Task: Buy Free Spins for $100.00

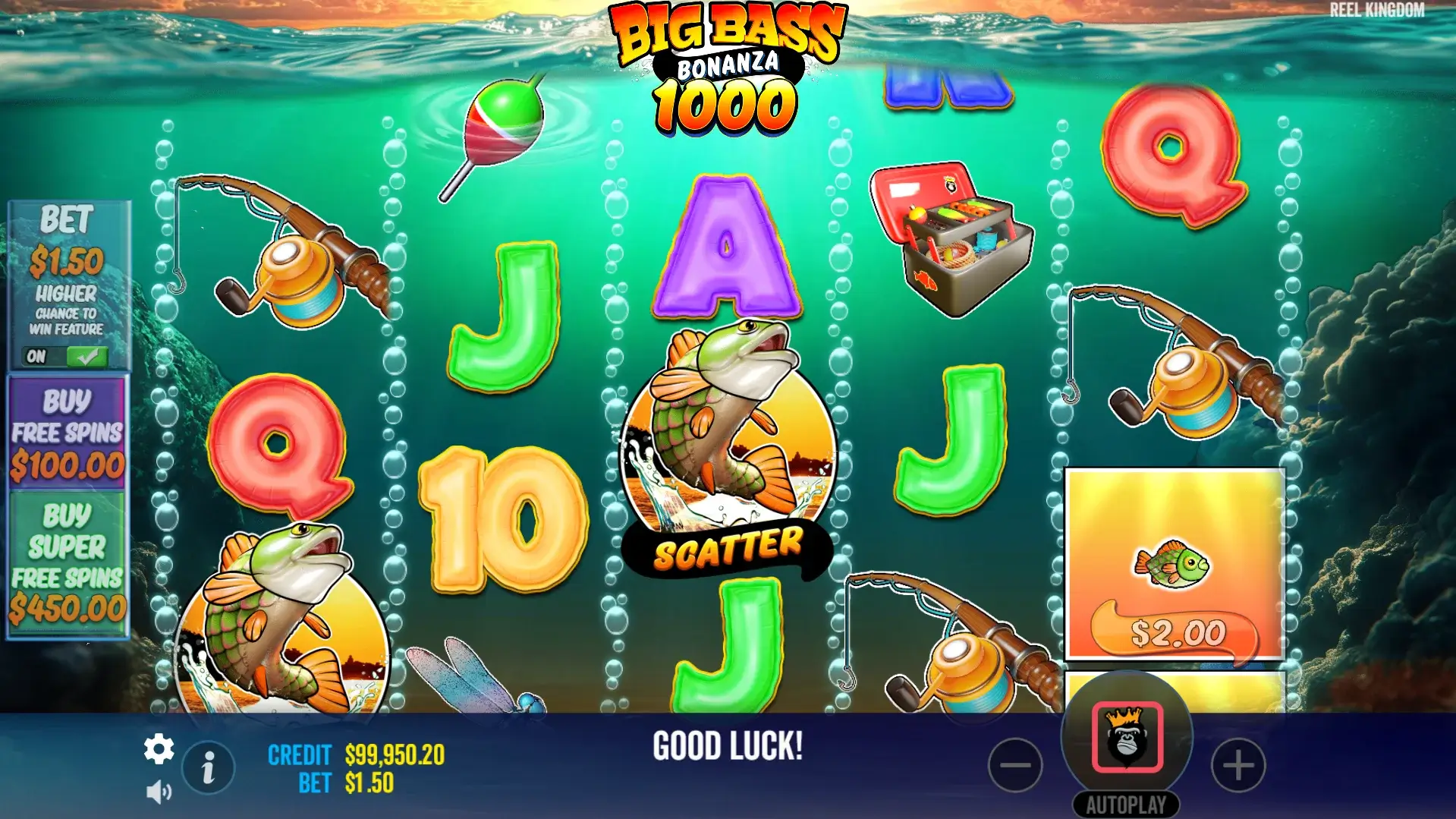Action: 68,433
